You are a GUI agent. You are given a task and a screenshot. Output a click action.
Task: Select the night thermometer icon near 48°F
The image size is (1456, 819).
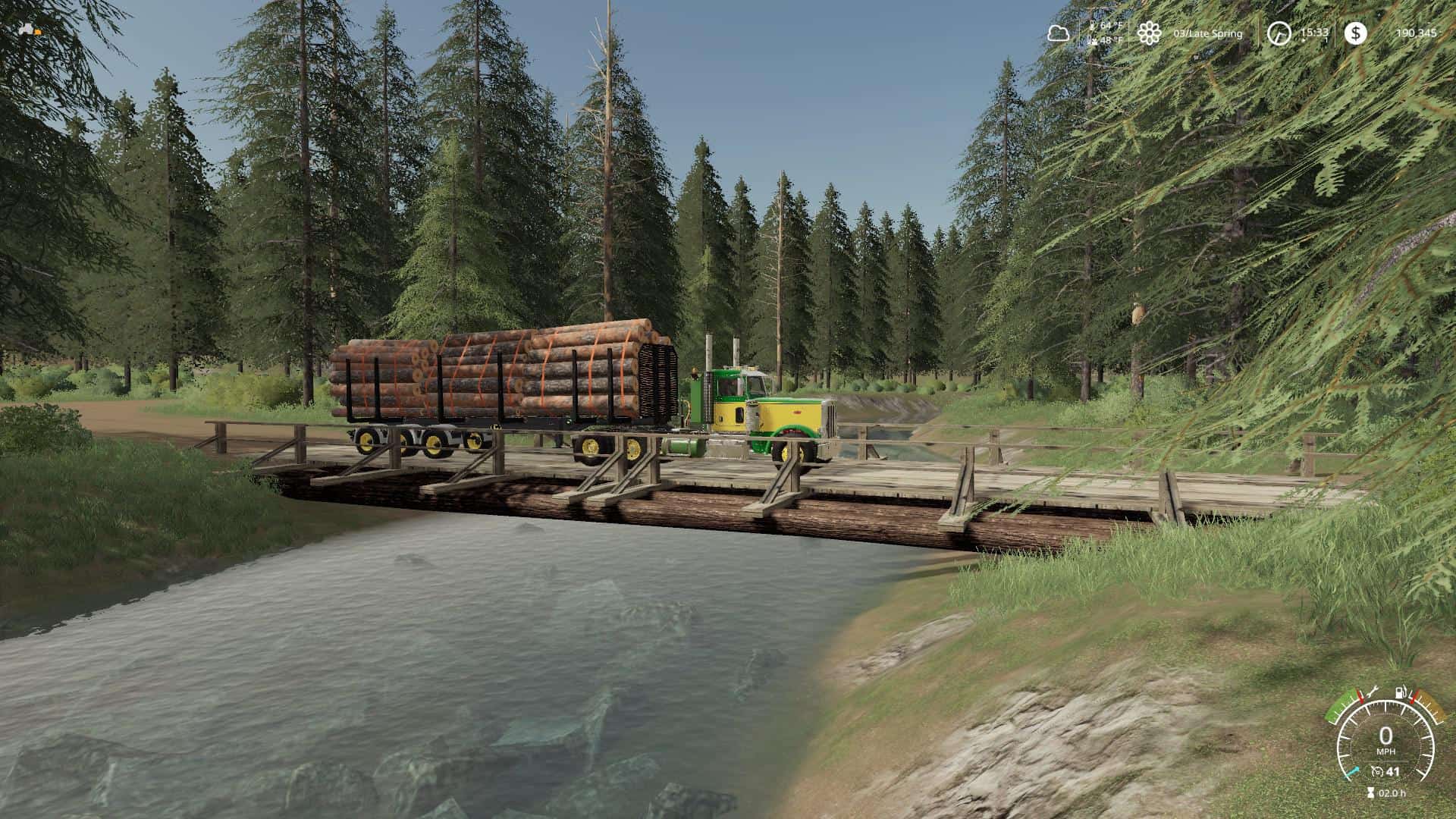pyautogui.click(x=1090, y=39)
